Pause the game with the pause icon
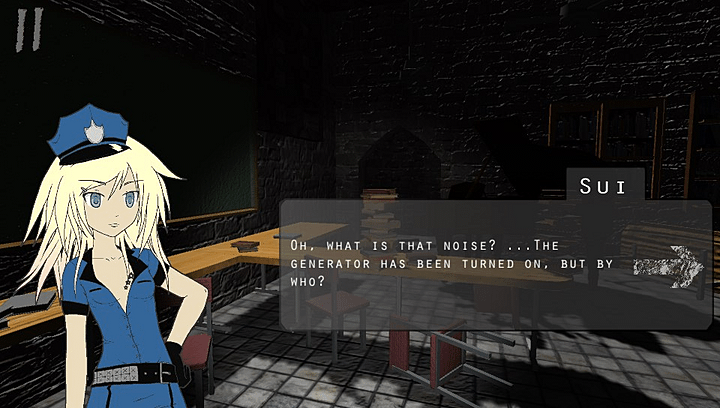Screen dimensions: 720x408 pyautogui.click(x=29, y=28)
